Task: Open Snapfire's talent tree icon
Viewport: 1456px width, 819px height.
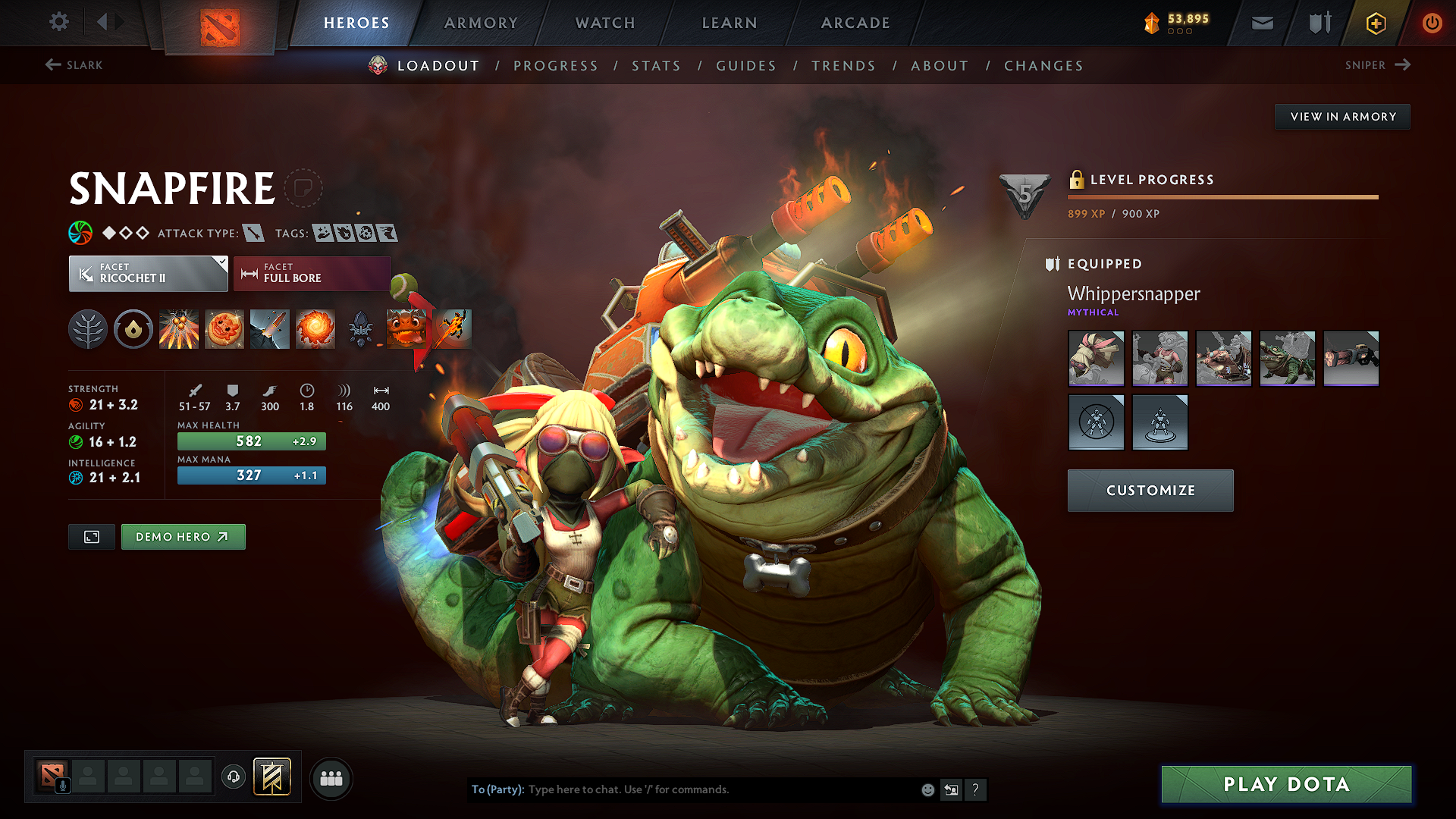Action: click(88, 329)
